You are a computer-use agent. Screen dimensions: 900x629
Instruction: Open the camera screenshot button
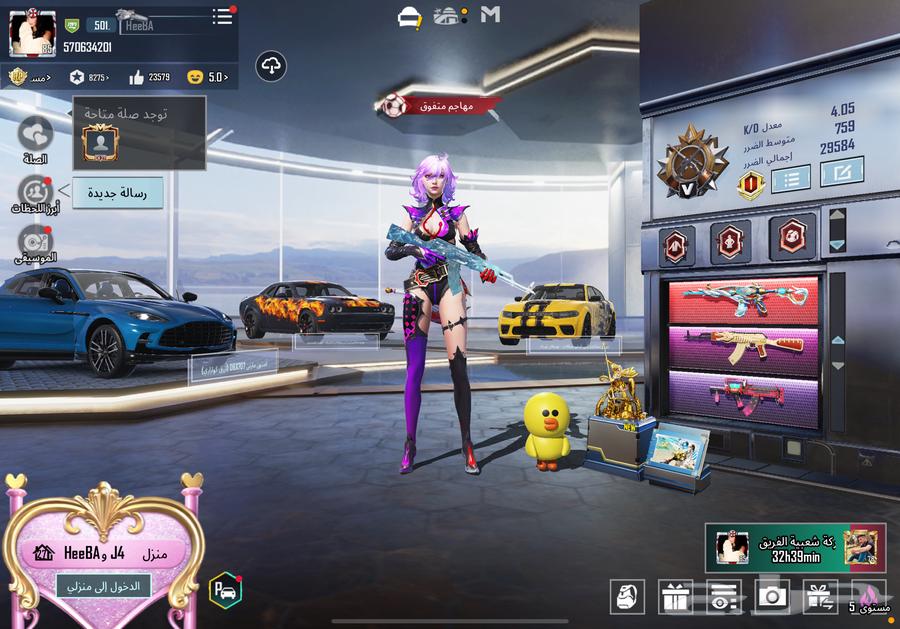pos(771,597)
